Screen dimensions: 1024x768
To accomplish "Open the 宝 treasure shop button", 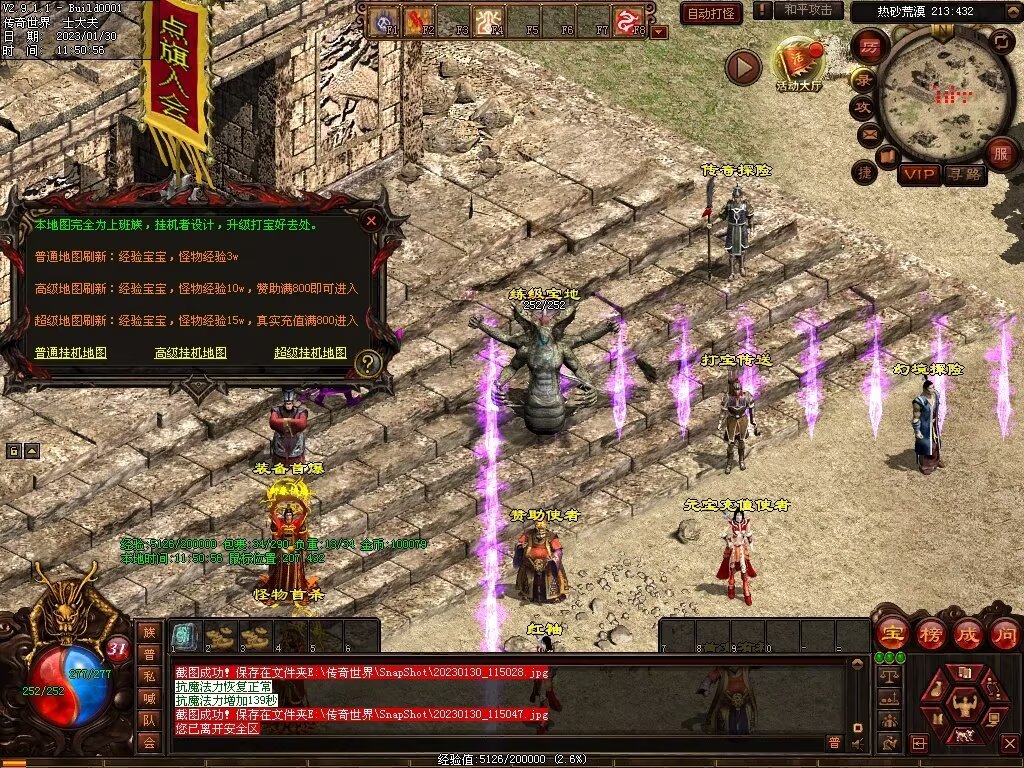I will tap(892, 633).
